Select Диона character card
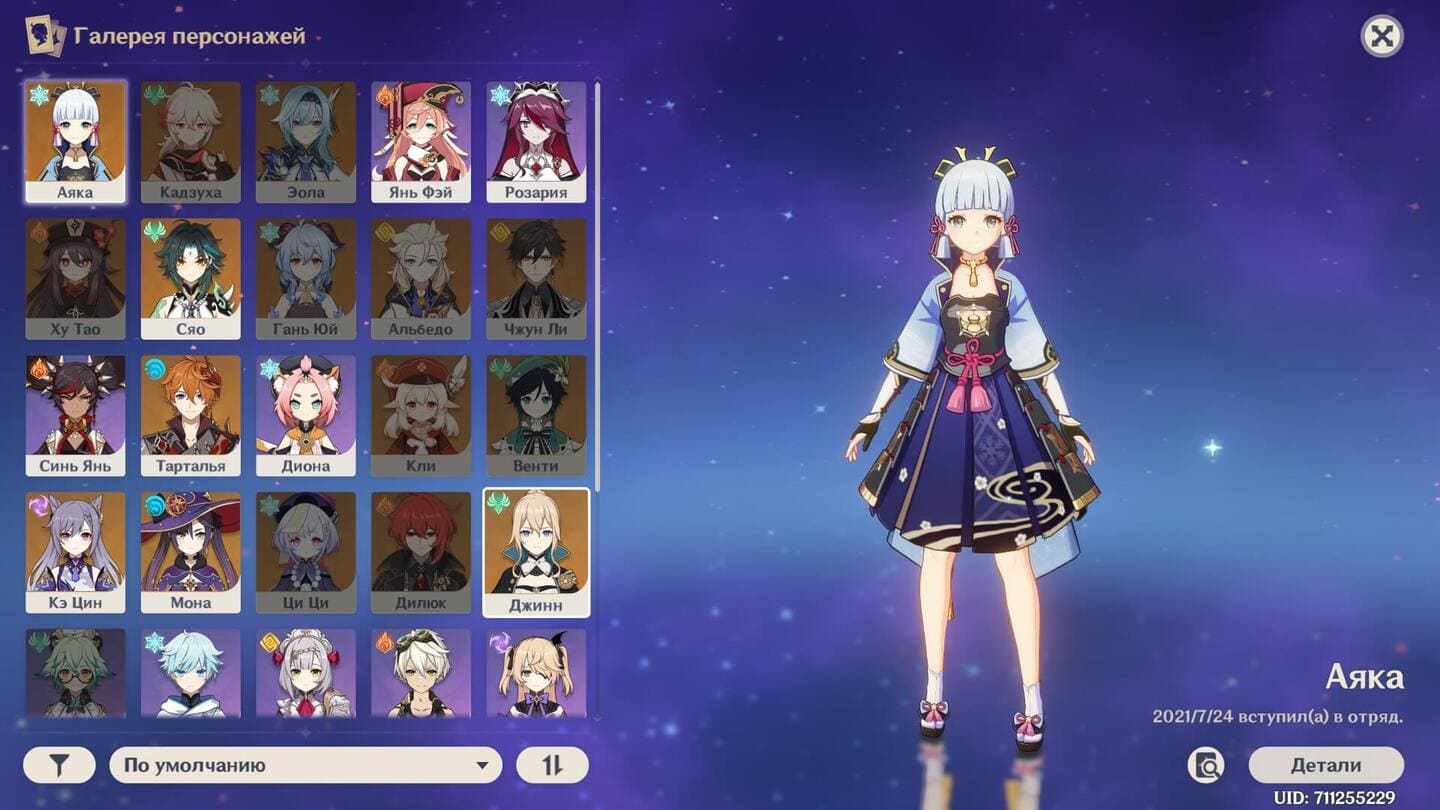The width and height of the screenshot is (1440, 810). pos(306,415)
